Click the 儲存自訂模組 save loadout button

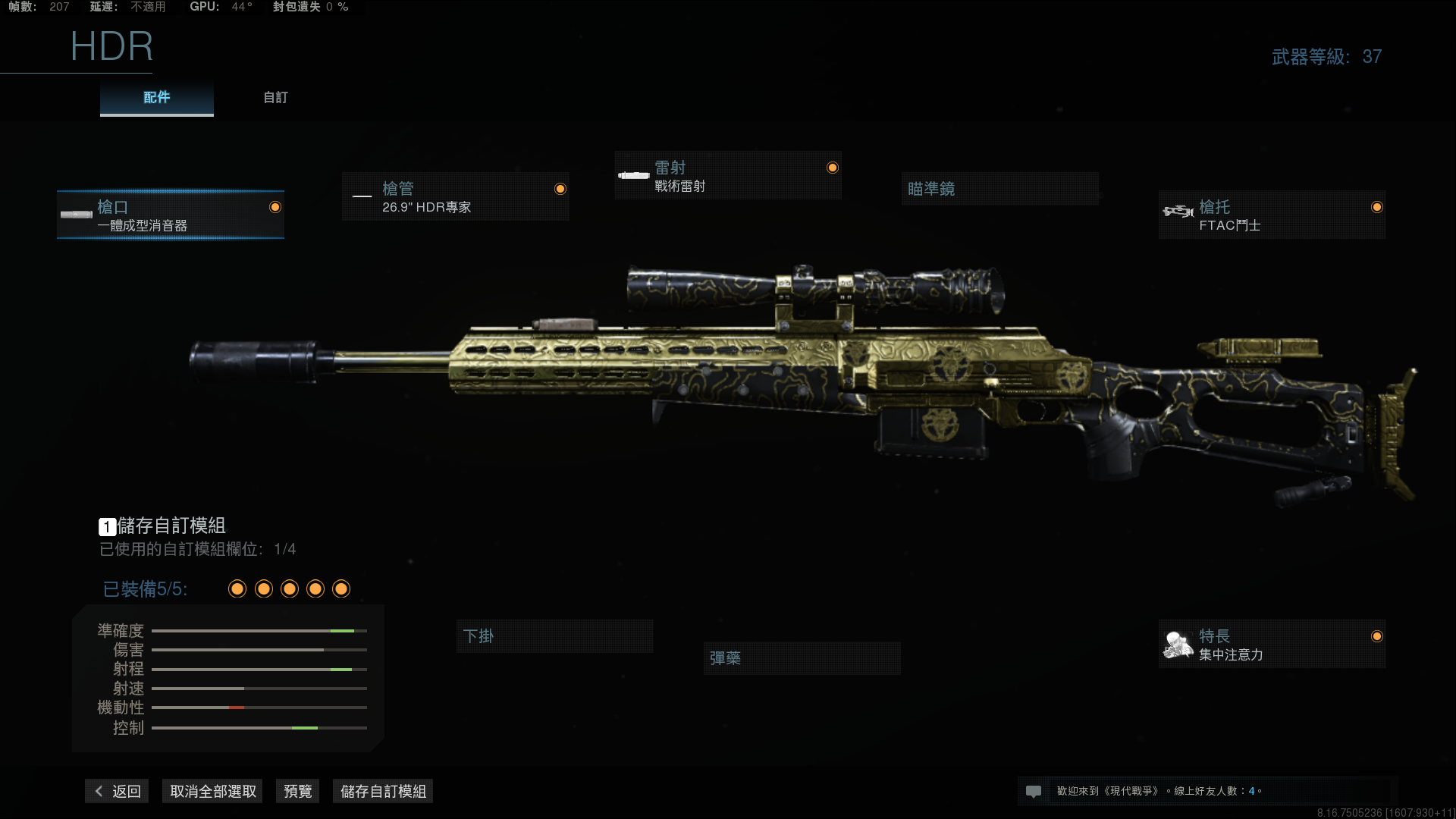(x=382, y=790)
